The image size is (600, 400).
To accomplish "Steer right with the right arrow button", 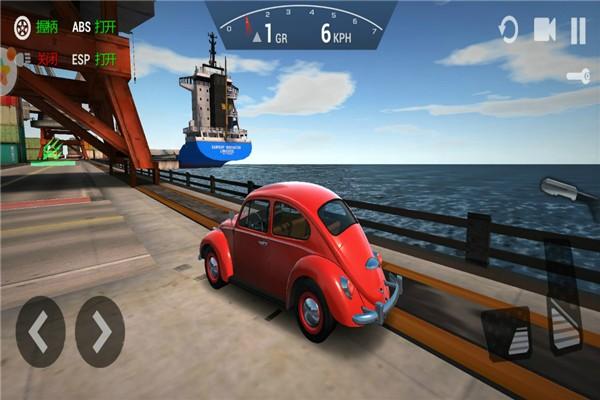I will (x=100, y=331).
